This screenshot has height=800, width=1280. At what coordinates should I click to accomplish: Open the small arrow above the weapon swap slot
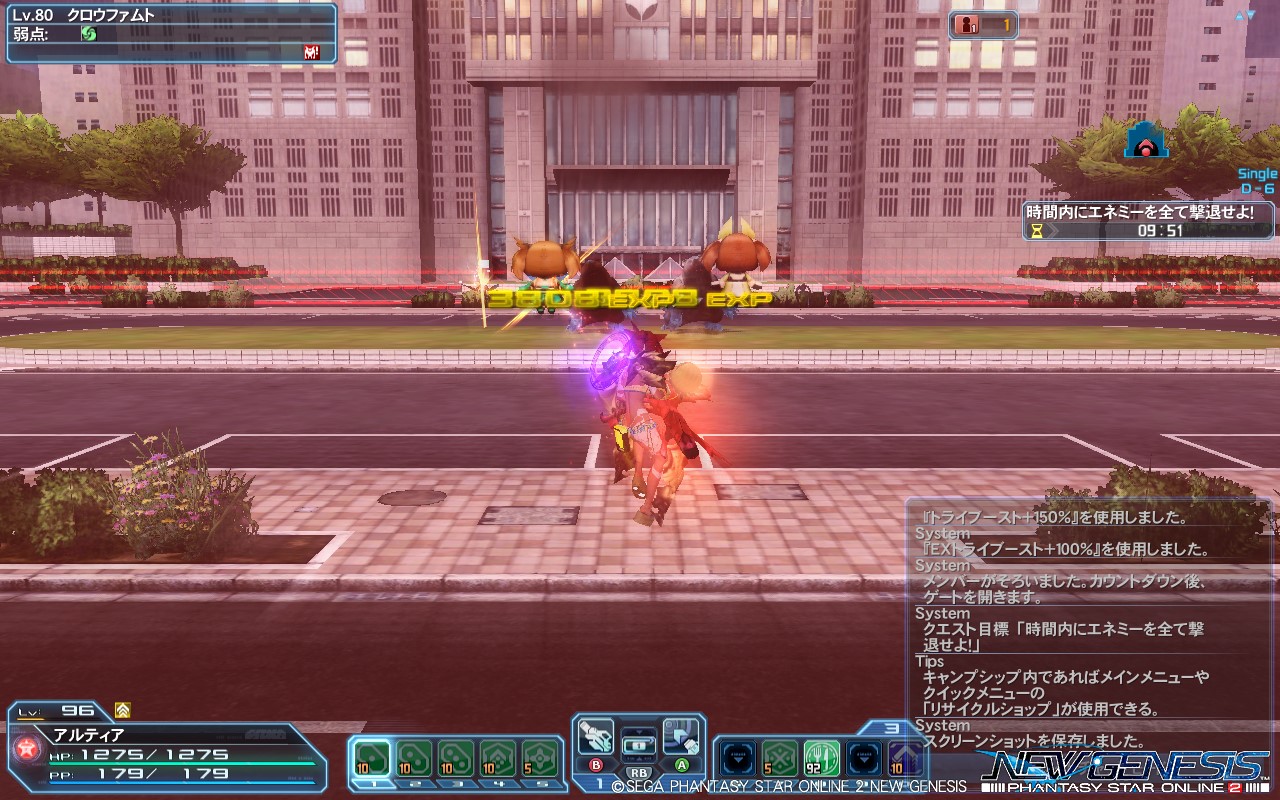click(x=640, y=731)
